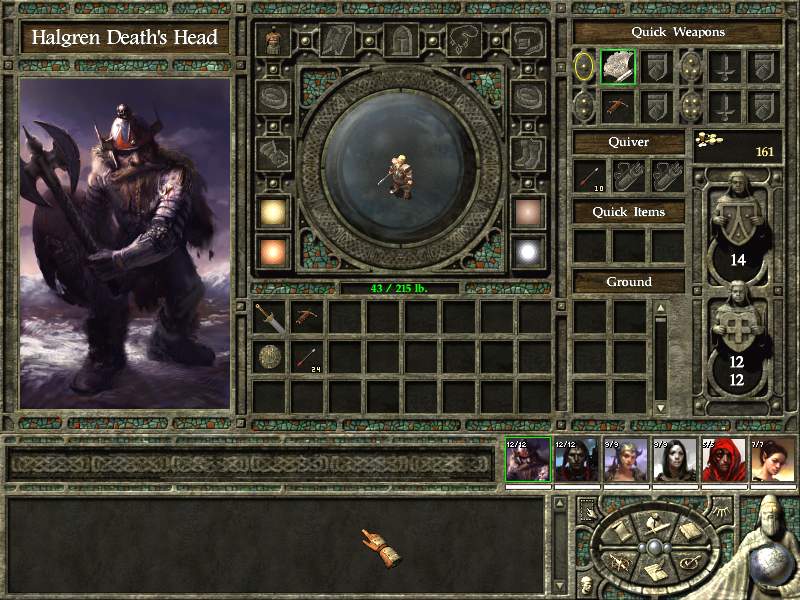
Task: Choose the pale yellow color orb
Action: pos(272,212)
